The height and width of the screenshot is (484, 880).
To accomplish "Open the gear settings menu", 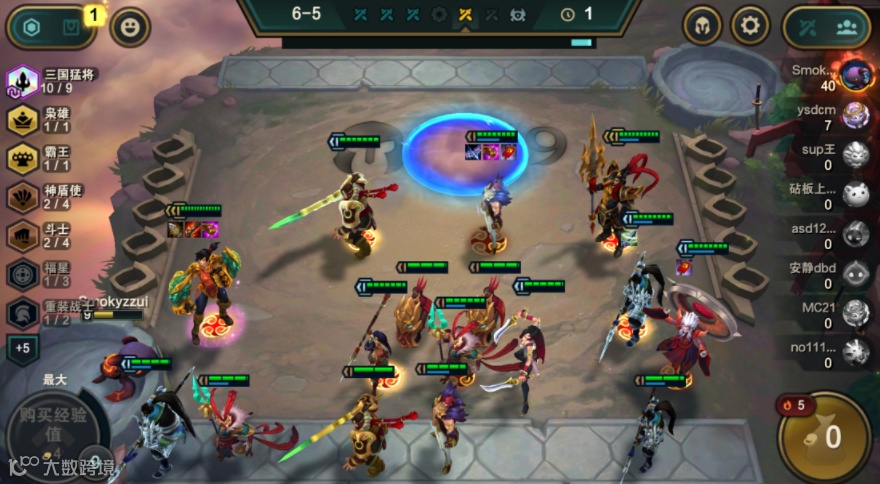I will point(750,26).
